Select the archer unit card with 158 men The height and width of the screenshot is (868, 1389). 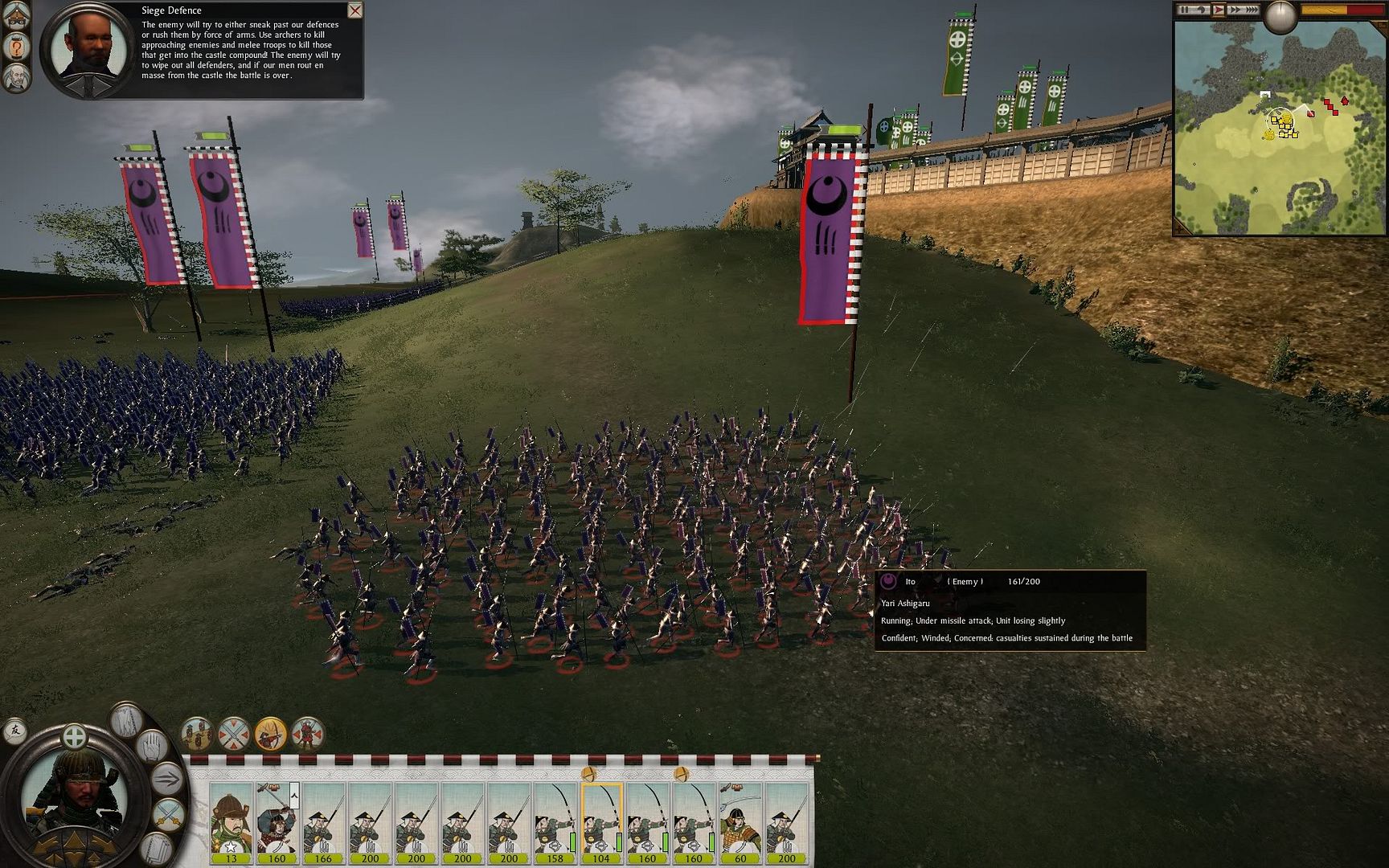coord(555,821)
